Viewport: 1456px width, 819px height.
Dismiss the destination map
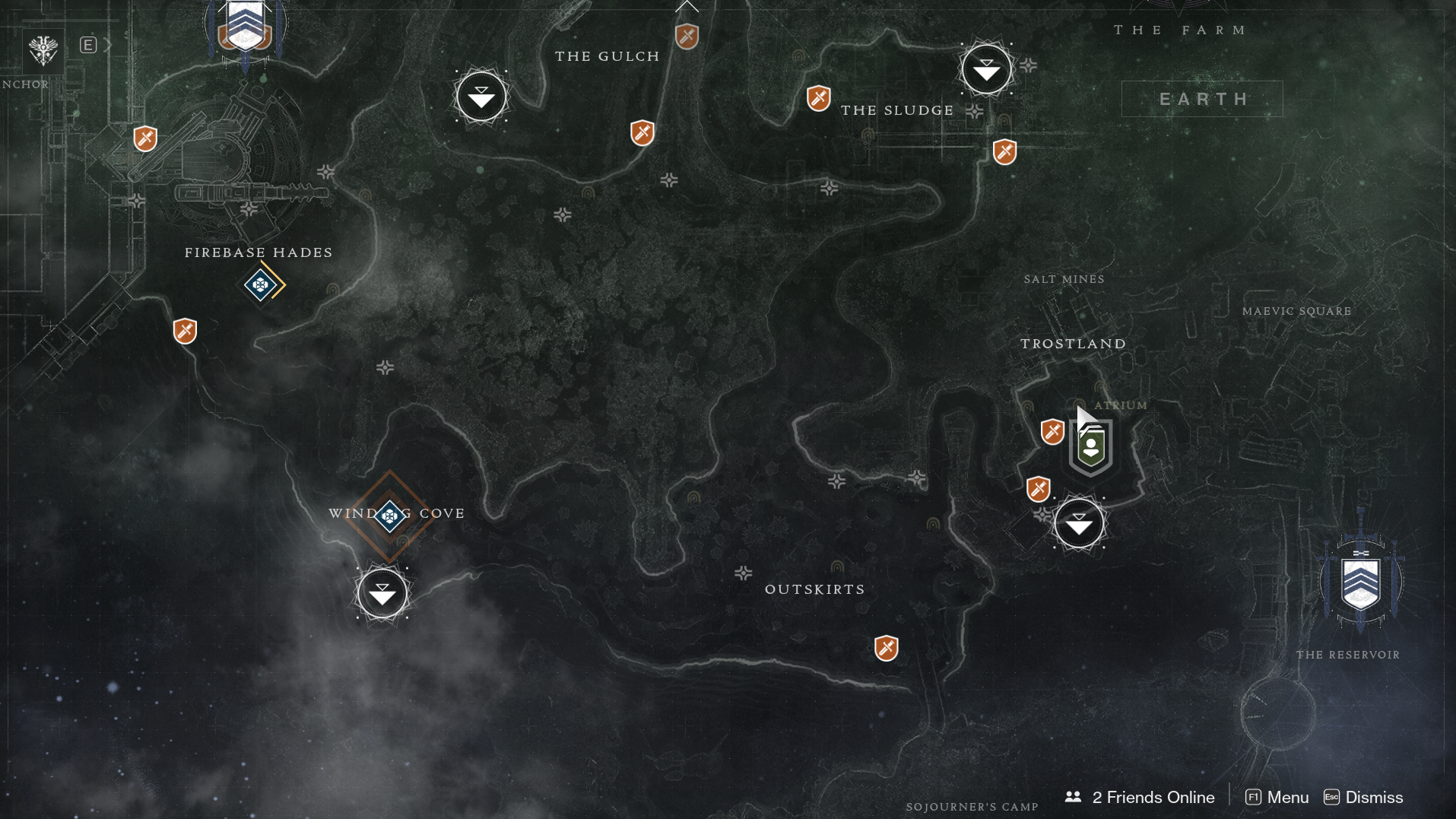click(x=1364, y=797)
